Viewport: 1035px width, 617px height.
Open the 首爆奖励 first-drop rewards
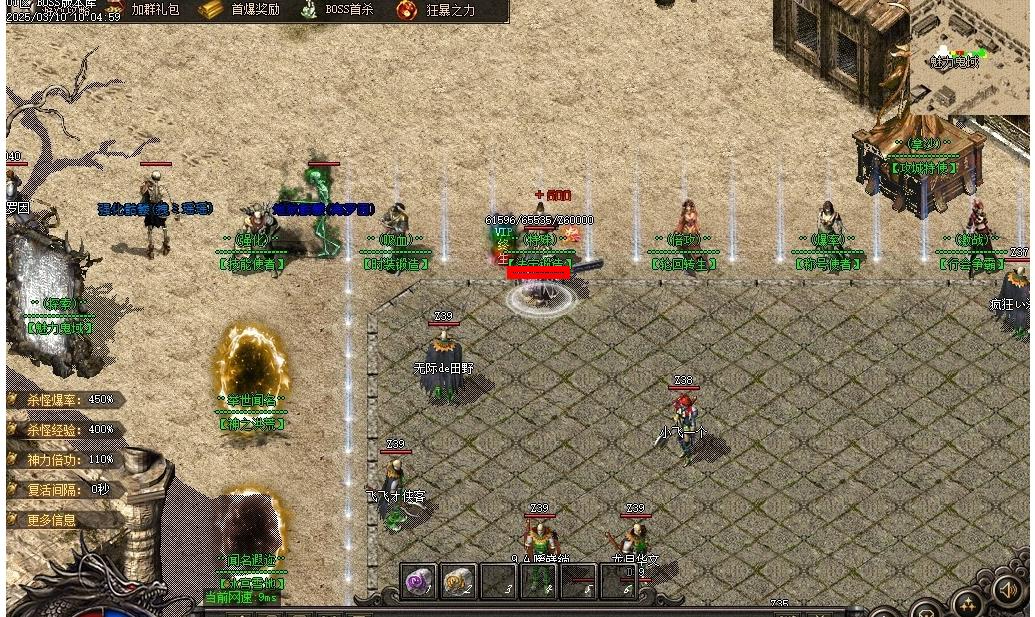point(240,10)
